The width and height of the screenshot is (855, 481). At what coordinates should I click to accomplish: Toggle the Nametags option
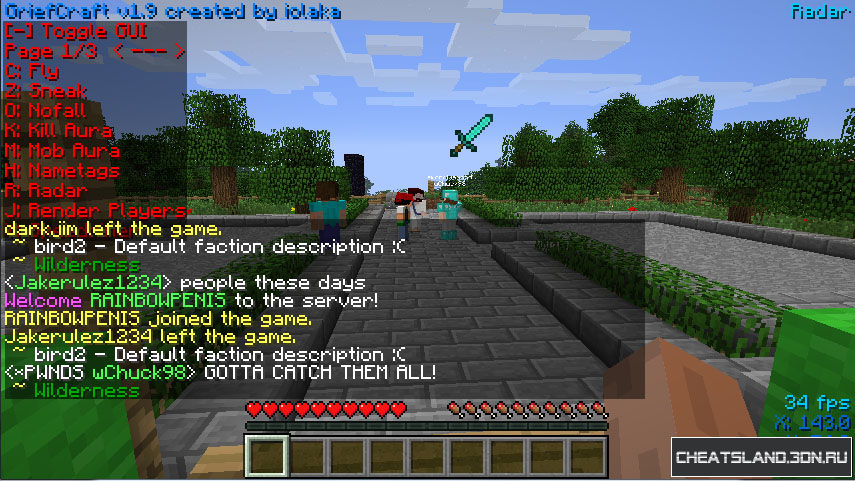(x=62, y=171)
